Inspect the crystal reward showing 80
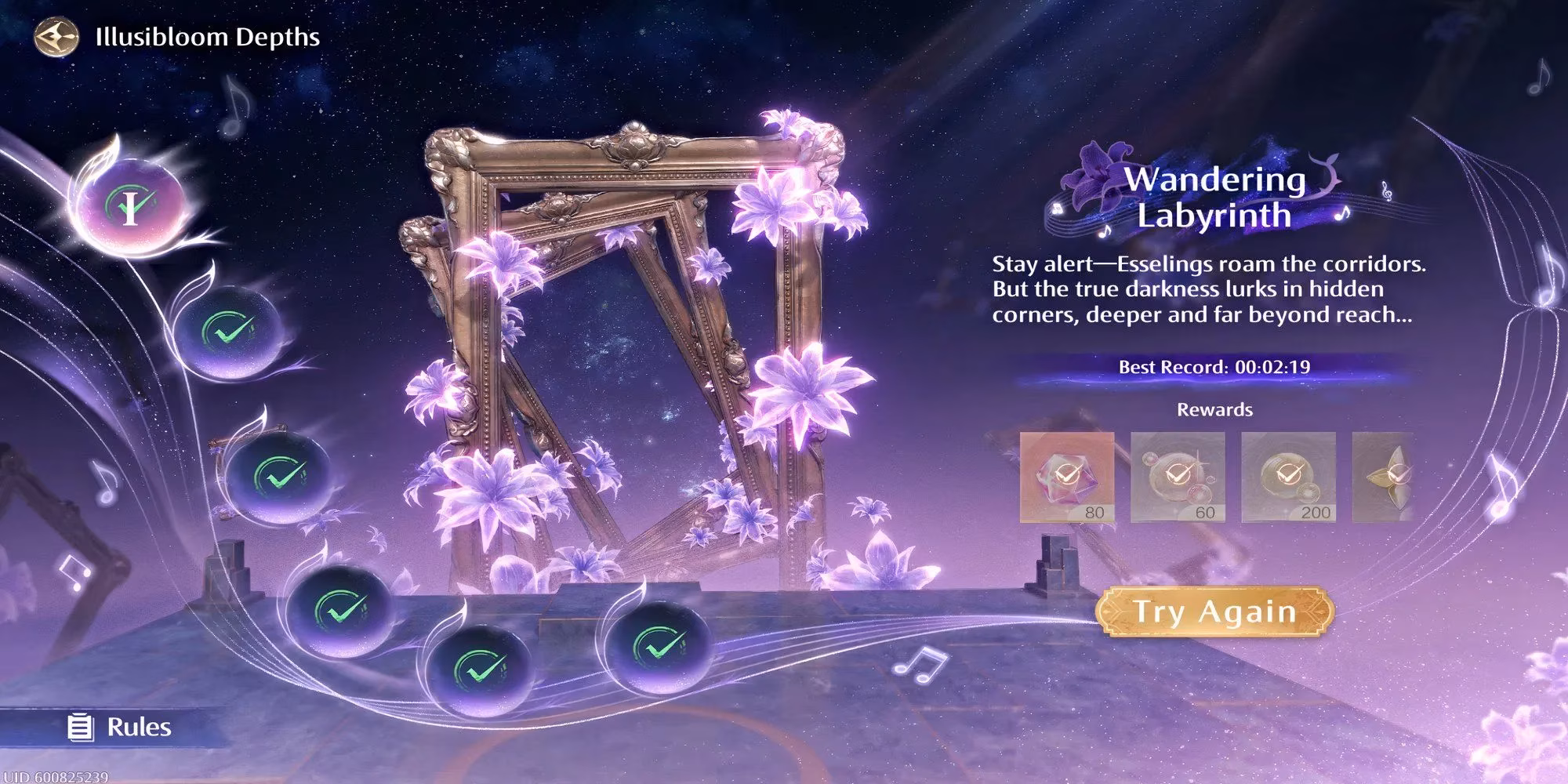 [1066, 477]
